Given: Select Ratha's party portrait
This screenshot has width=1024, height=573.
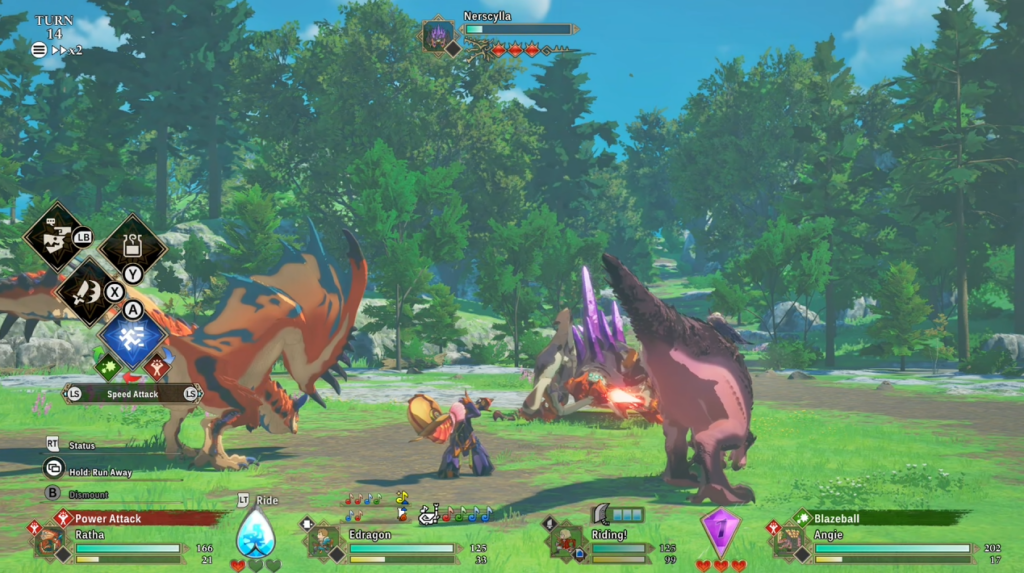Looking at the screenshot, I should 49,541.
